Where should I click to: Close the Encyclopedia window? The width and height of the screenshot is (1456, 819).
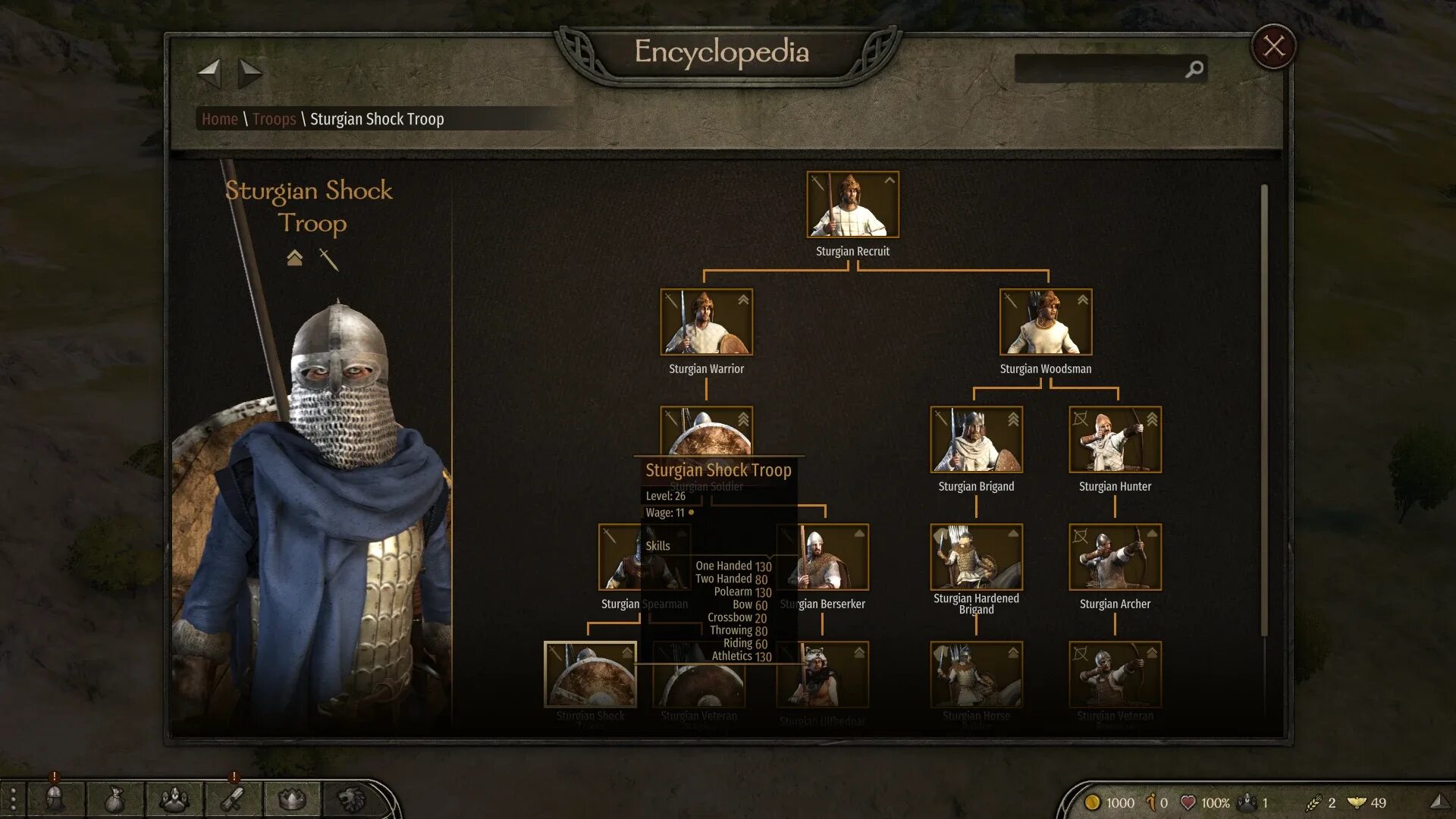point(1274,47)
